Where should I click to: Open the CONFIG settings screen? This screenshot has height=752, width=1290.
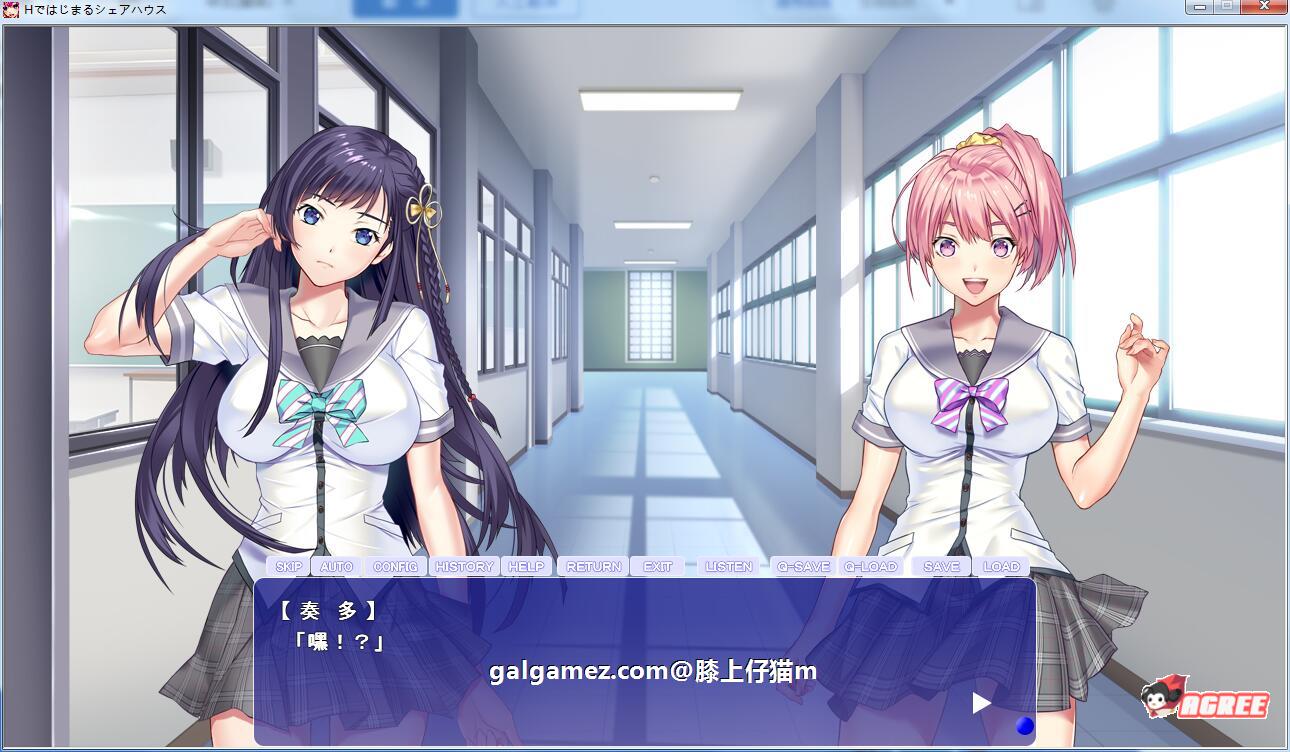pyautogui.click(x=396, y=565)
